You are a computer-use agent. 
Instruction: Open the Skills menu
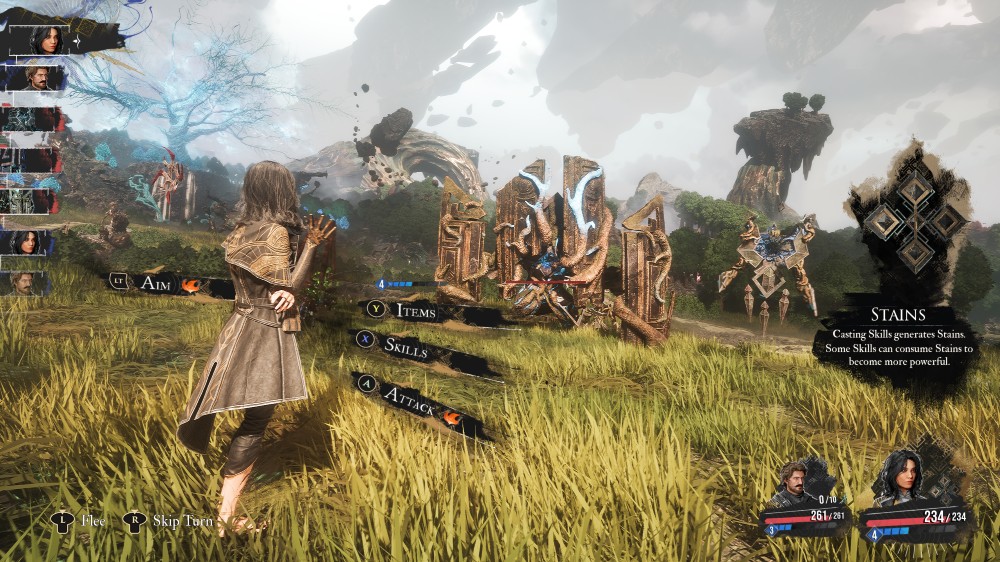(405, 349)
